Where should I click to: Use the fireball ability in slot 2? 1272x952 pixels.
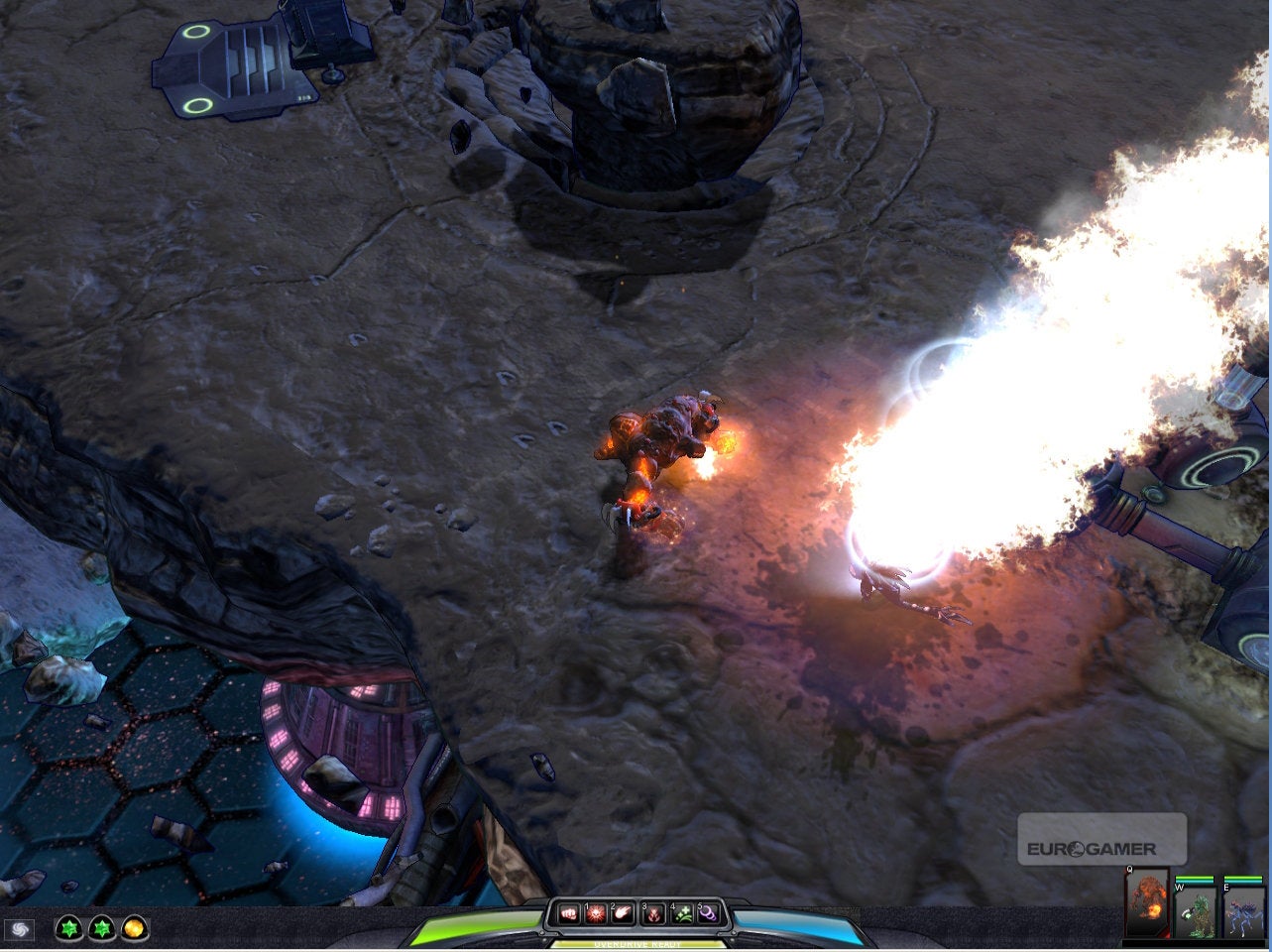(622, 913)
